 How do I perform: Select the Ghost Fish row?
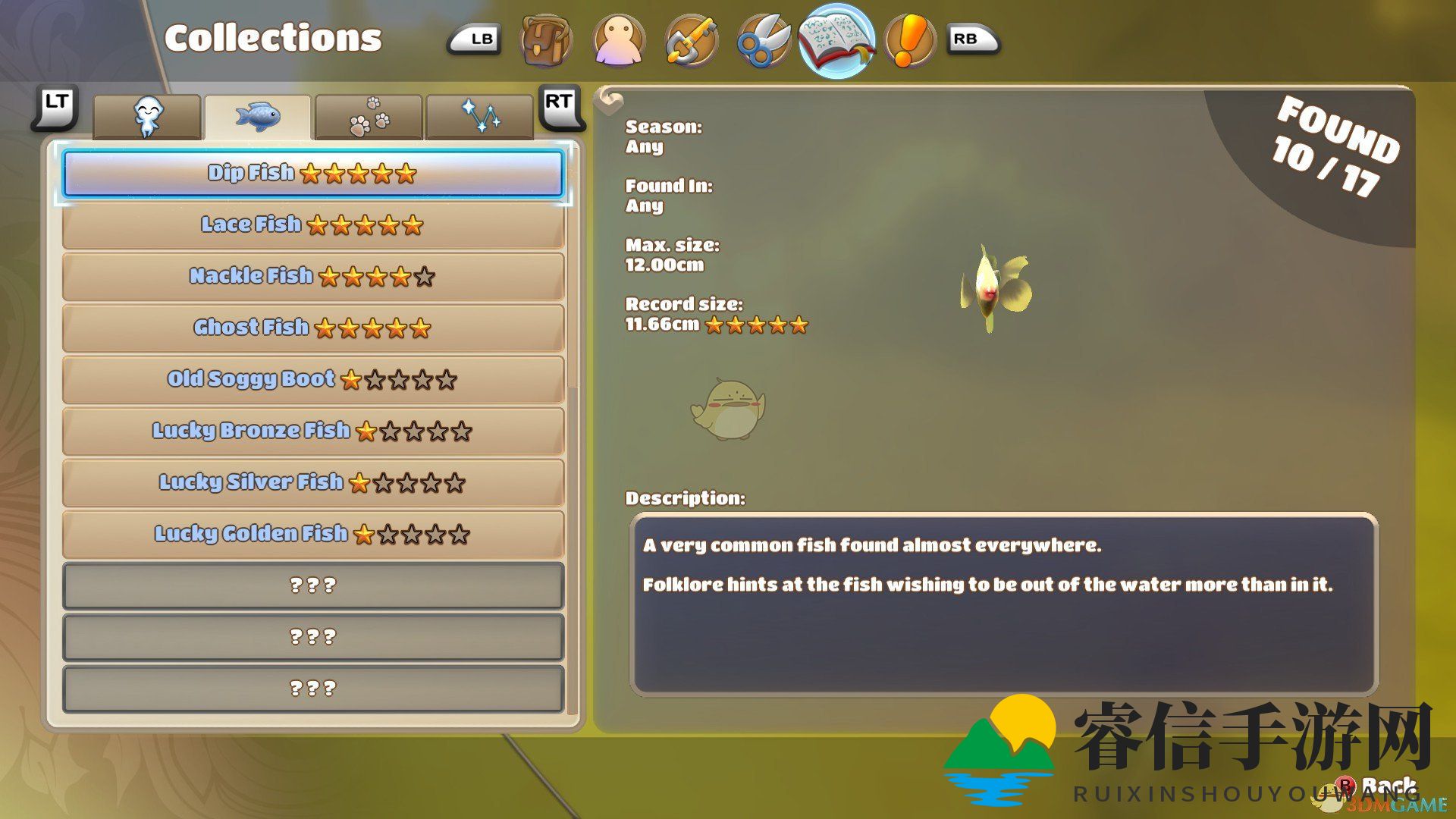point(312,328)
